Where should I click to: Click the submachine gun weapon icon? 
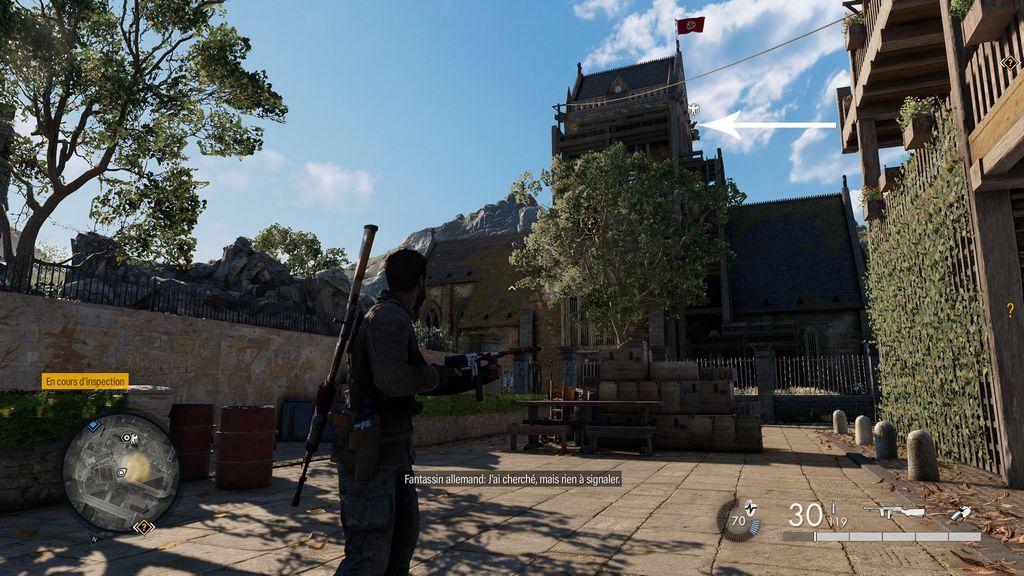893,512
